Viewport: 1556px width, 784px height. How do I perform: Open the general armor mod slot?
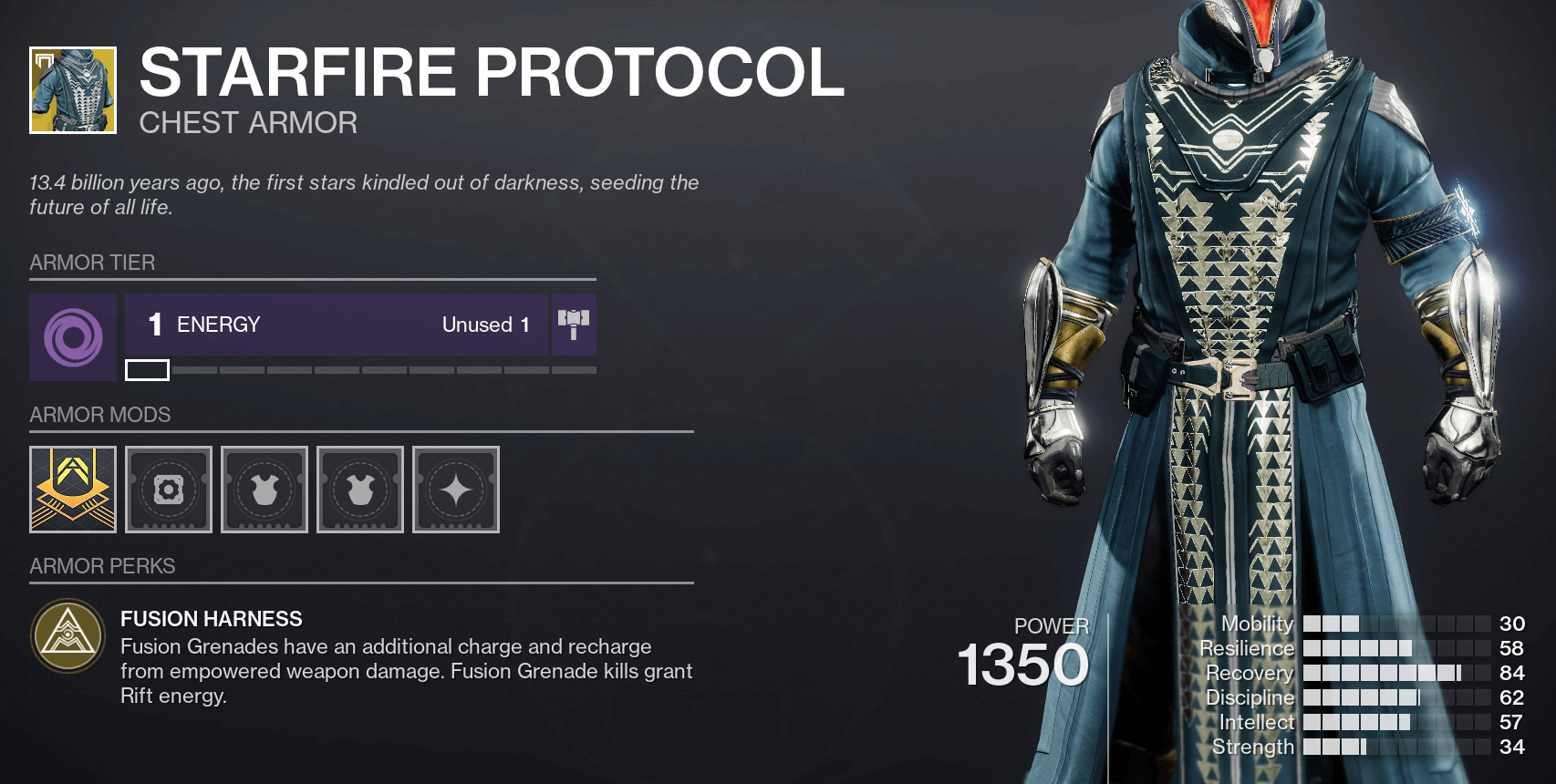(x=168, y=490)
